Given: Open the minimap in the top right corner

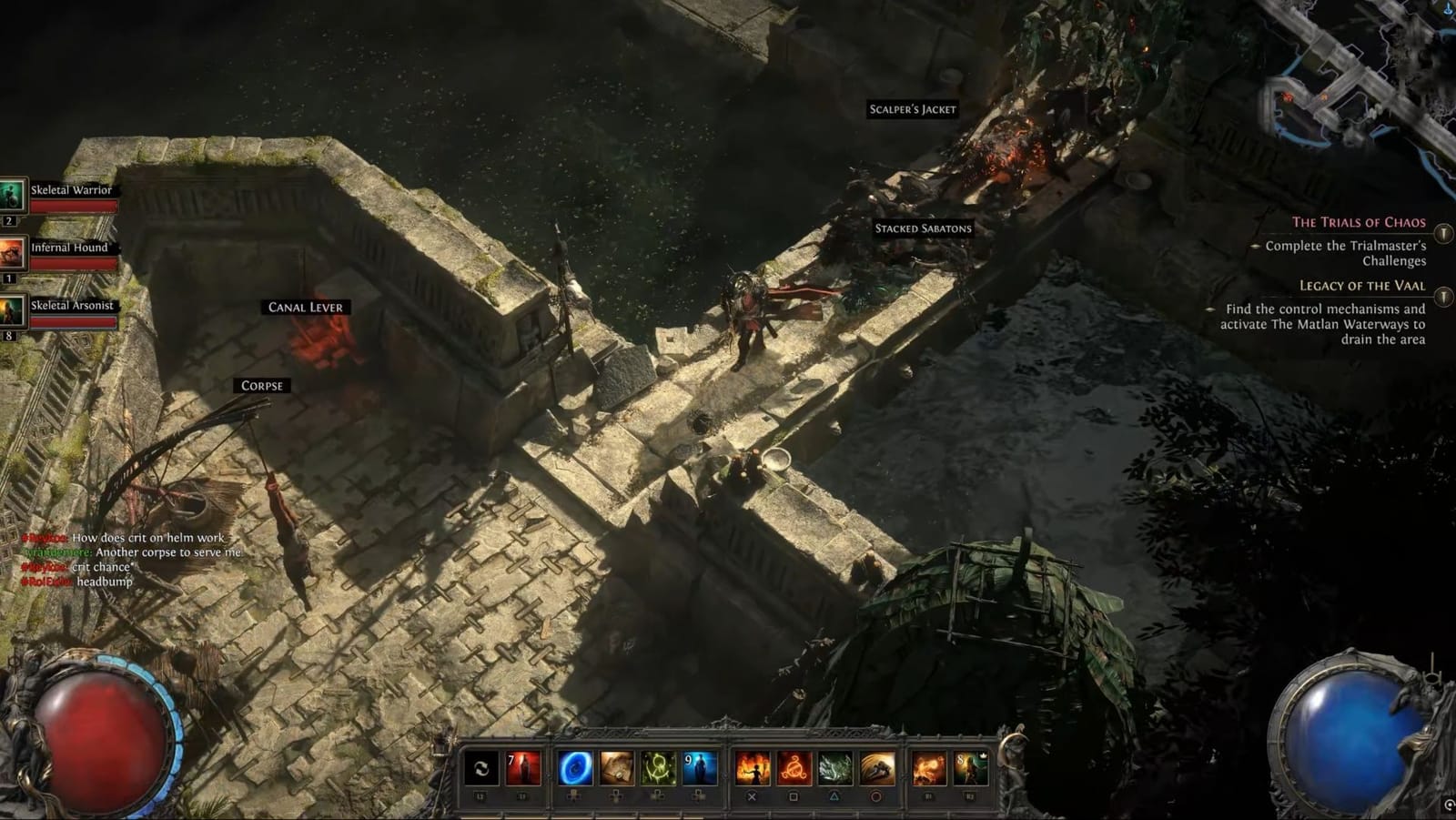Looking at the screenshot, I should 1356,82.
